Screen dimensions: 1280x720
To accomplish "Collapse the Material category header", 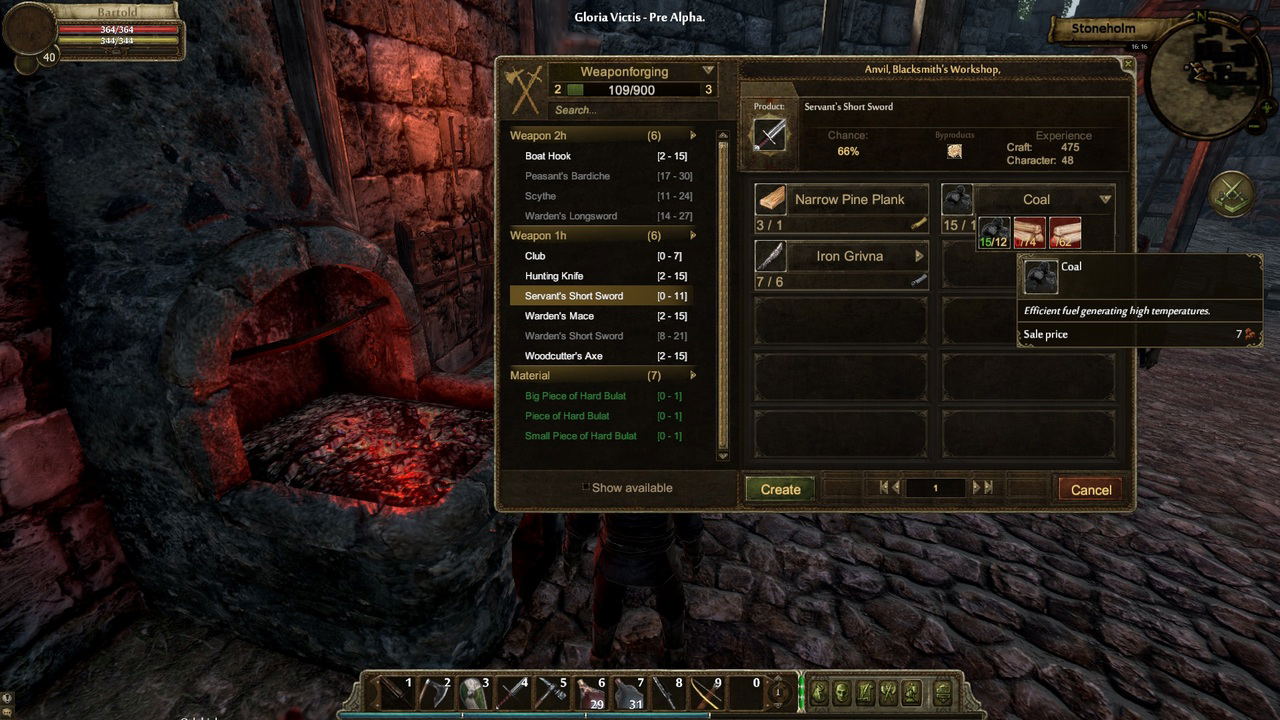I will [x=692, y=376].
